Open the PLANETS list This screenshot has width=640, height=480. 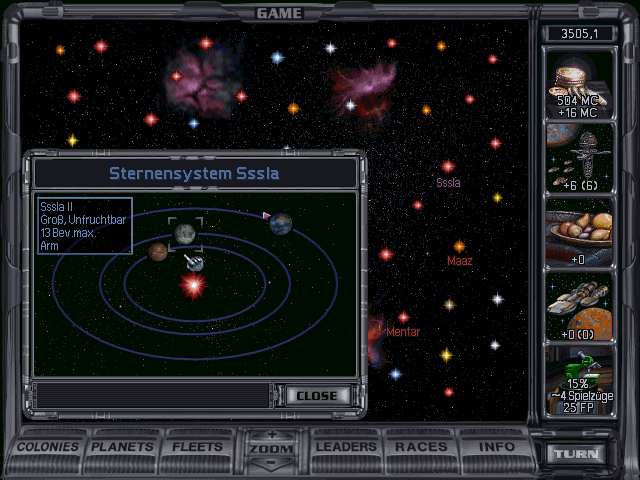click(122, 446)
